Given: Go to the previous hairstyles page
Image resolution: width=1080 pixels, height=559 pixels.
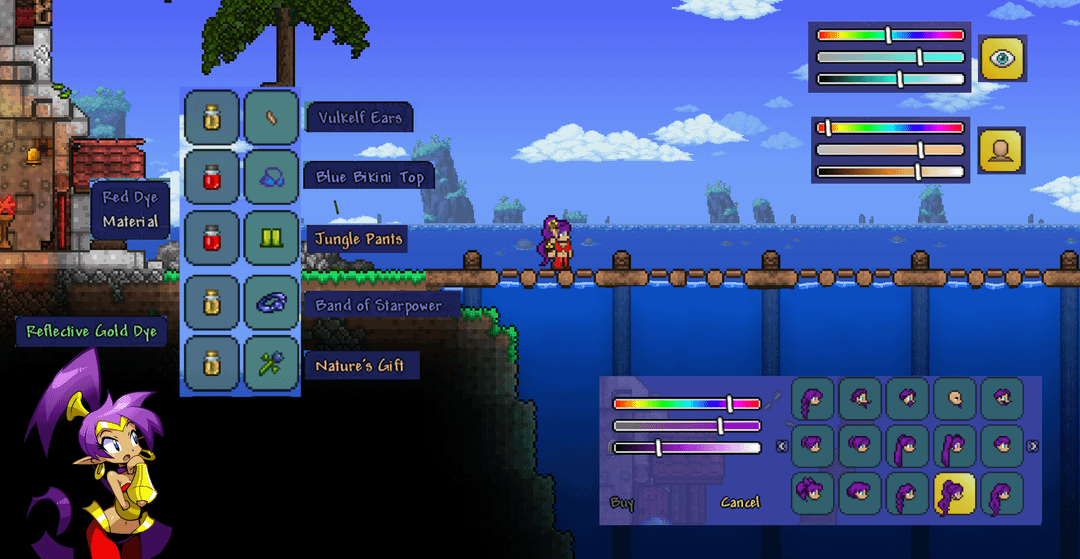Looking at the screenshot, I should (x=782, y=446).
